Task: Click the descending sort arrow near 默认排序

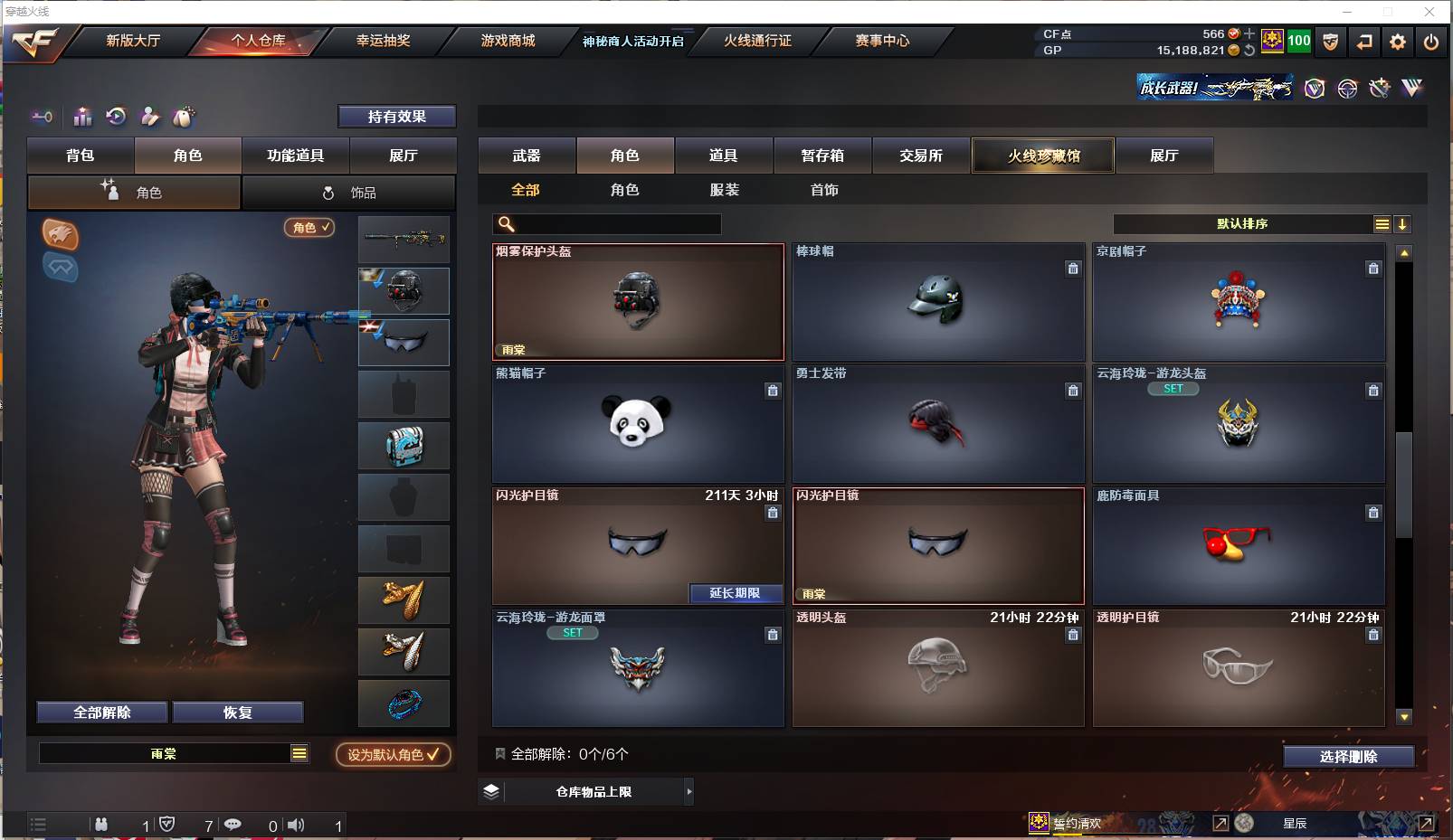Action: click(x=1403, y=223)
